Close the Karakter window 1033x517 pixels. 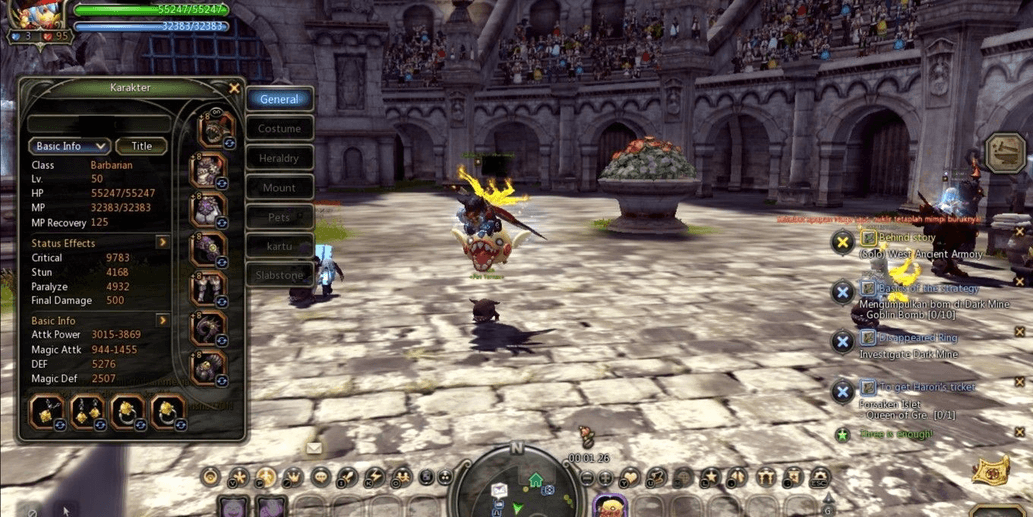234,88
